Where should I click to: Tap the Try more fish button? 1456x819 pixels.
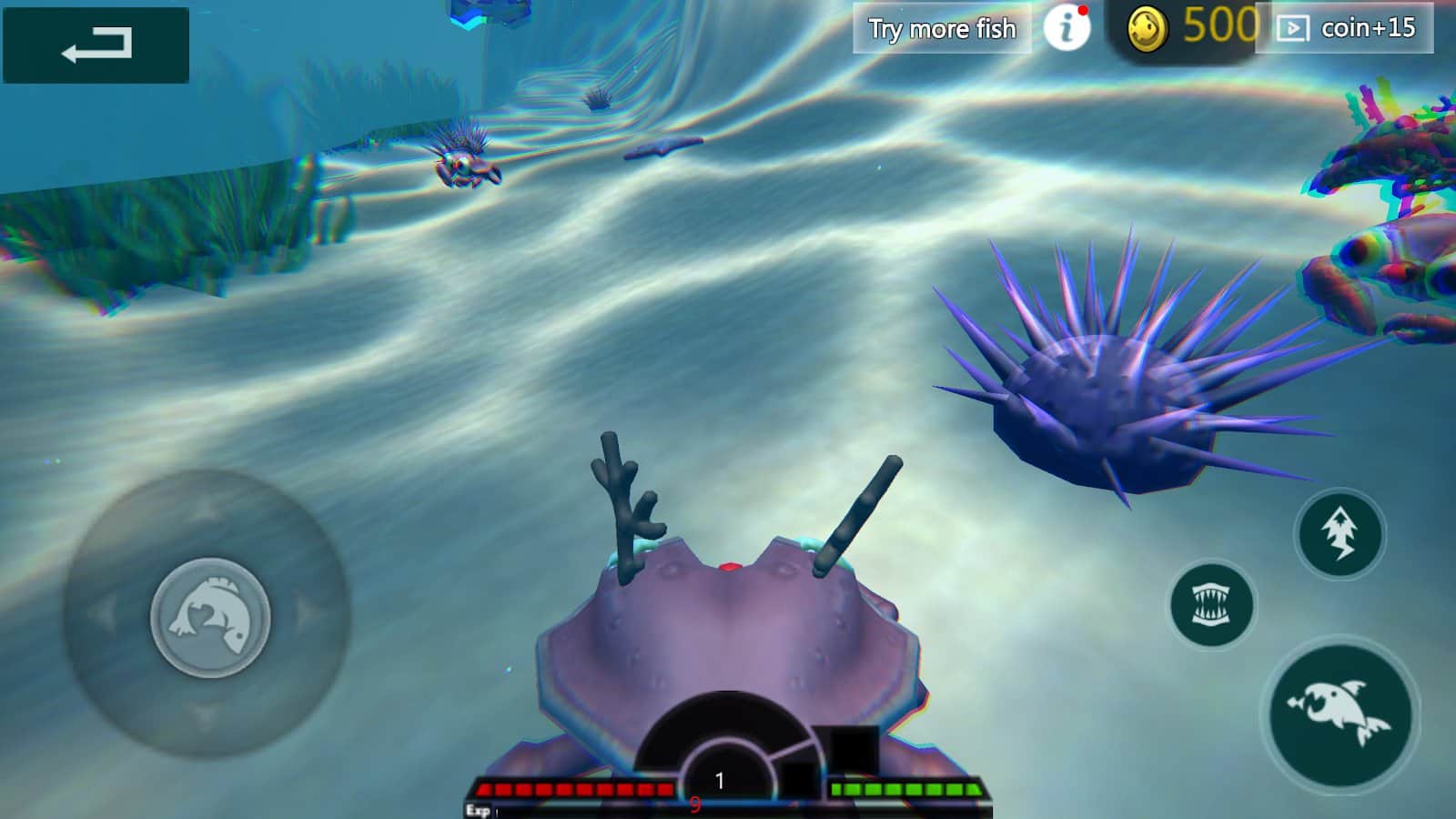coord(942,28)
